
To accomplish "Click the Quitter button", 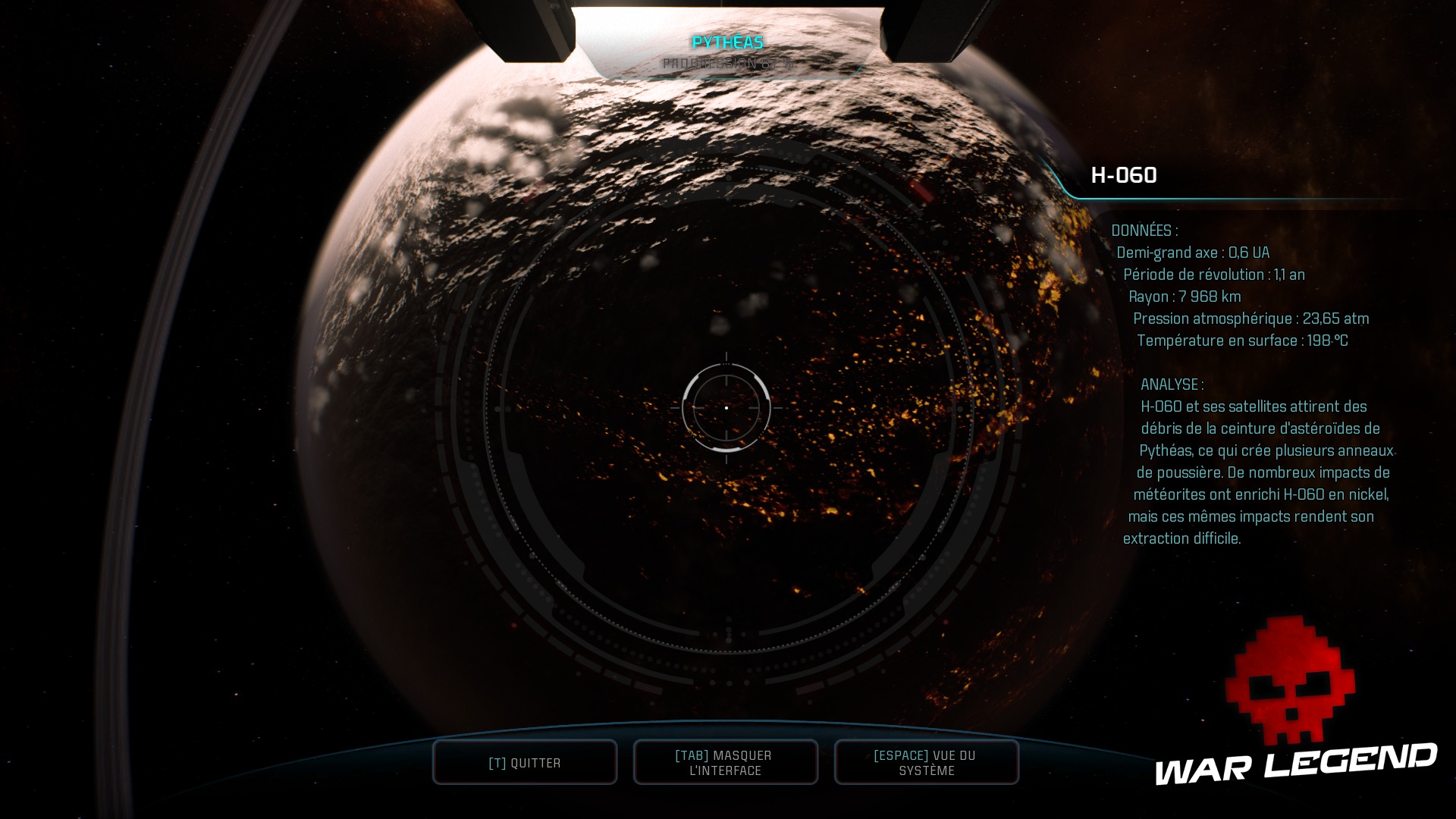I will 525,763.
